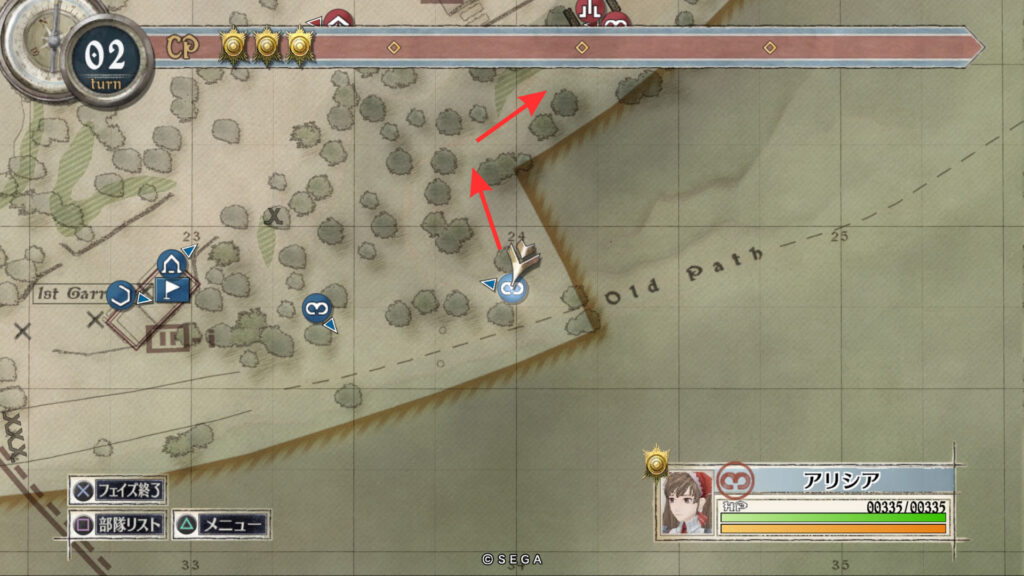
Task: Click Alicia's character portrait
Action: tap(687, 502)
